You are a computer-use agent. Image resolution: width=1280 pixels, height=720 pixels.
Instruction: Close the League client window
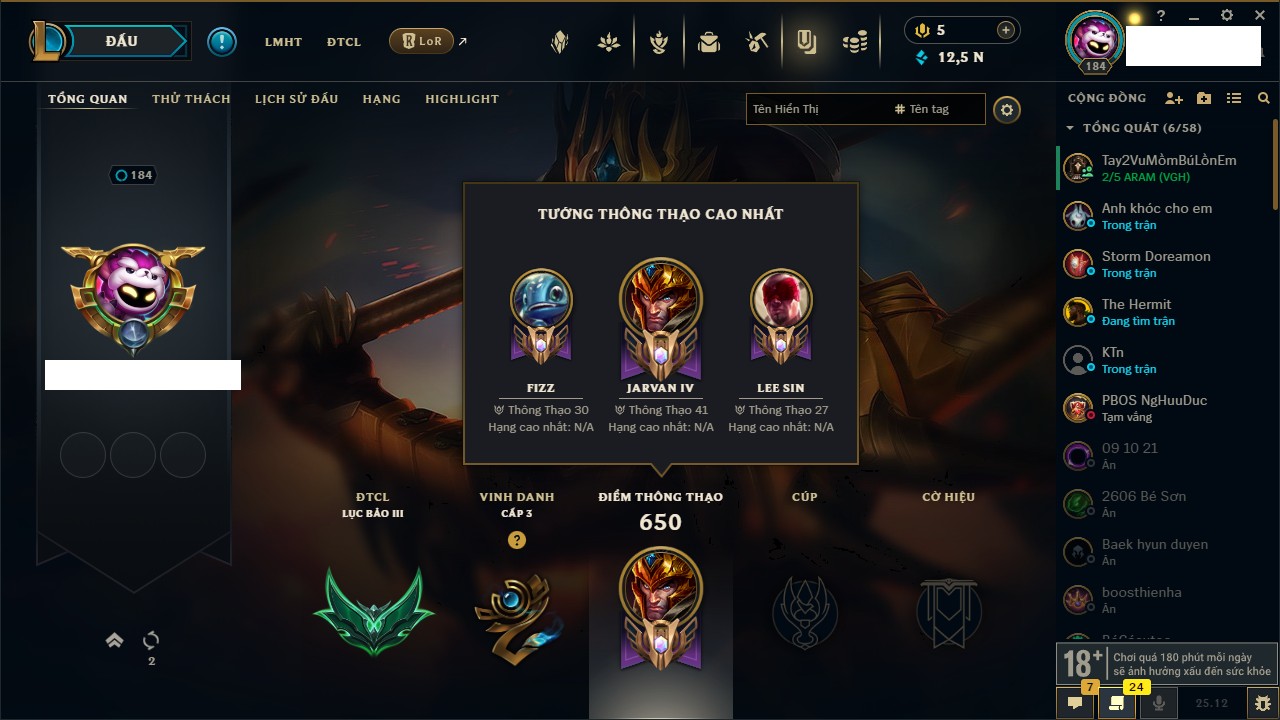pyautogui.click(x=1259, y=16)
